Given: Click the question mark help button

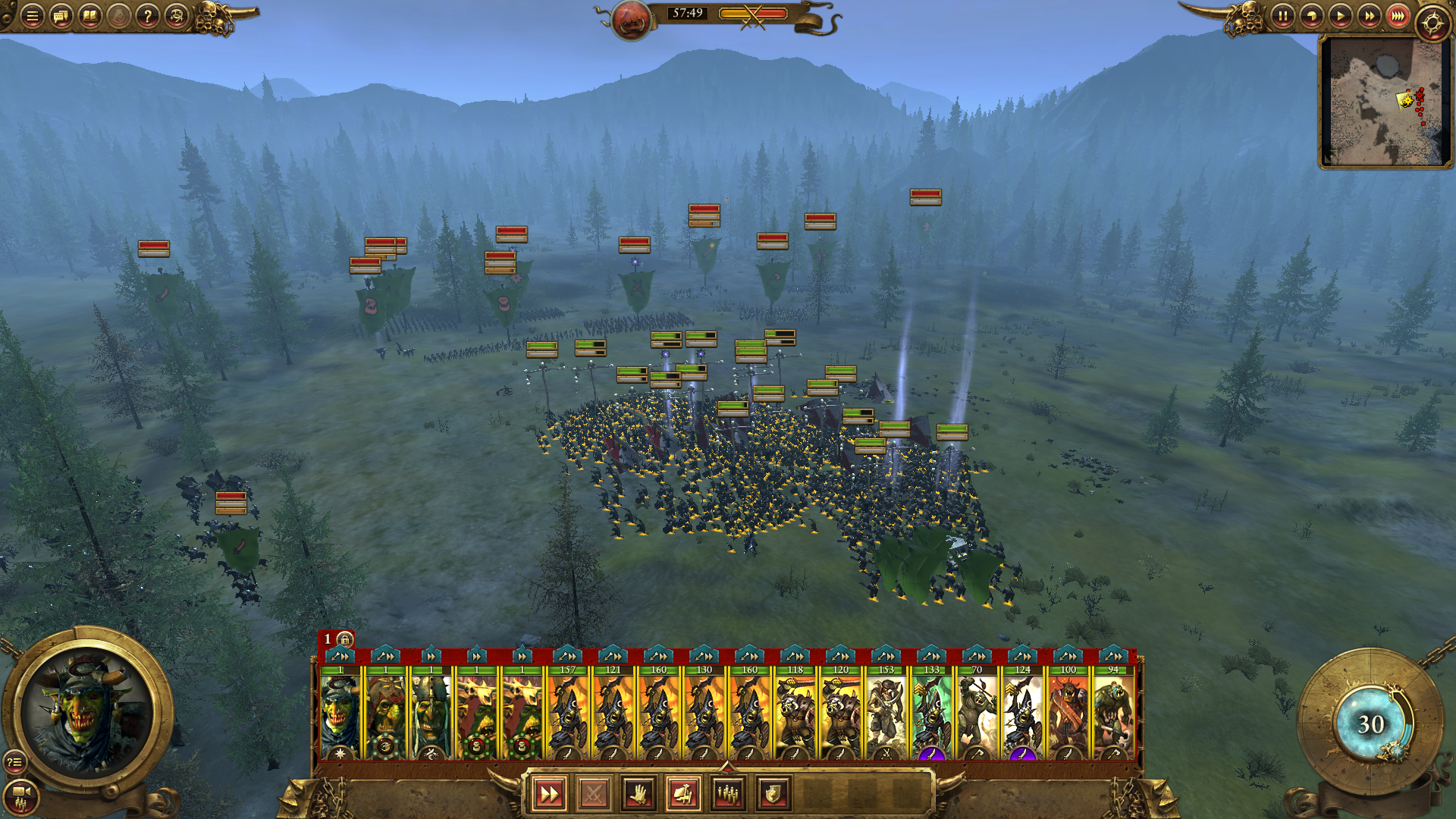Looking at the screenshot, I should [x=148, y=16].
